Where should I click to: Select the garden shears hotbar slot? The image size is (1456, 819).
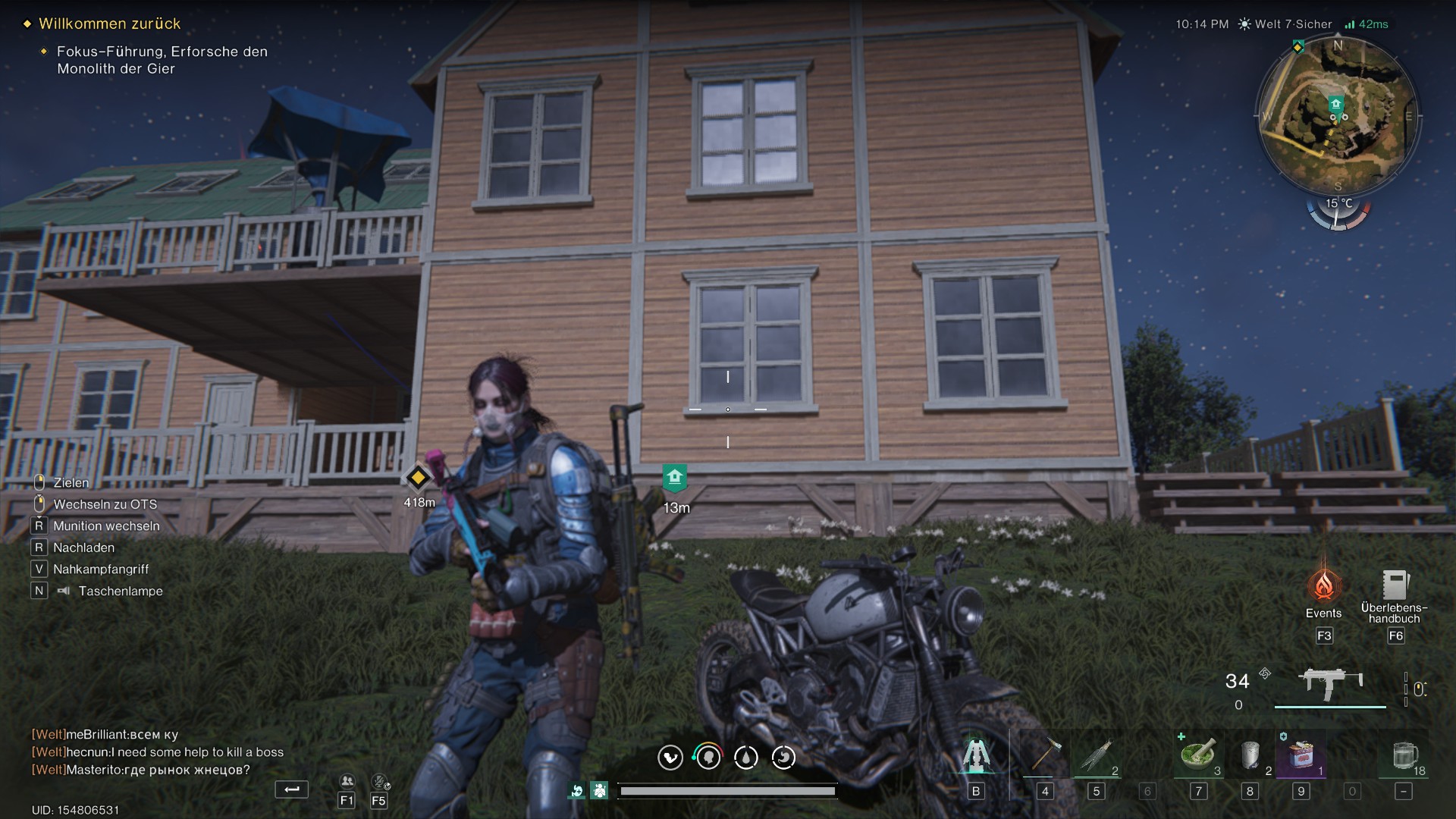coord(1096,755)
